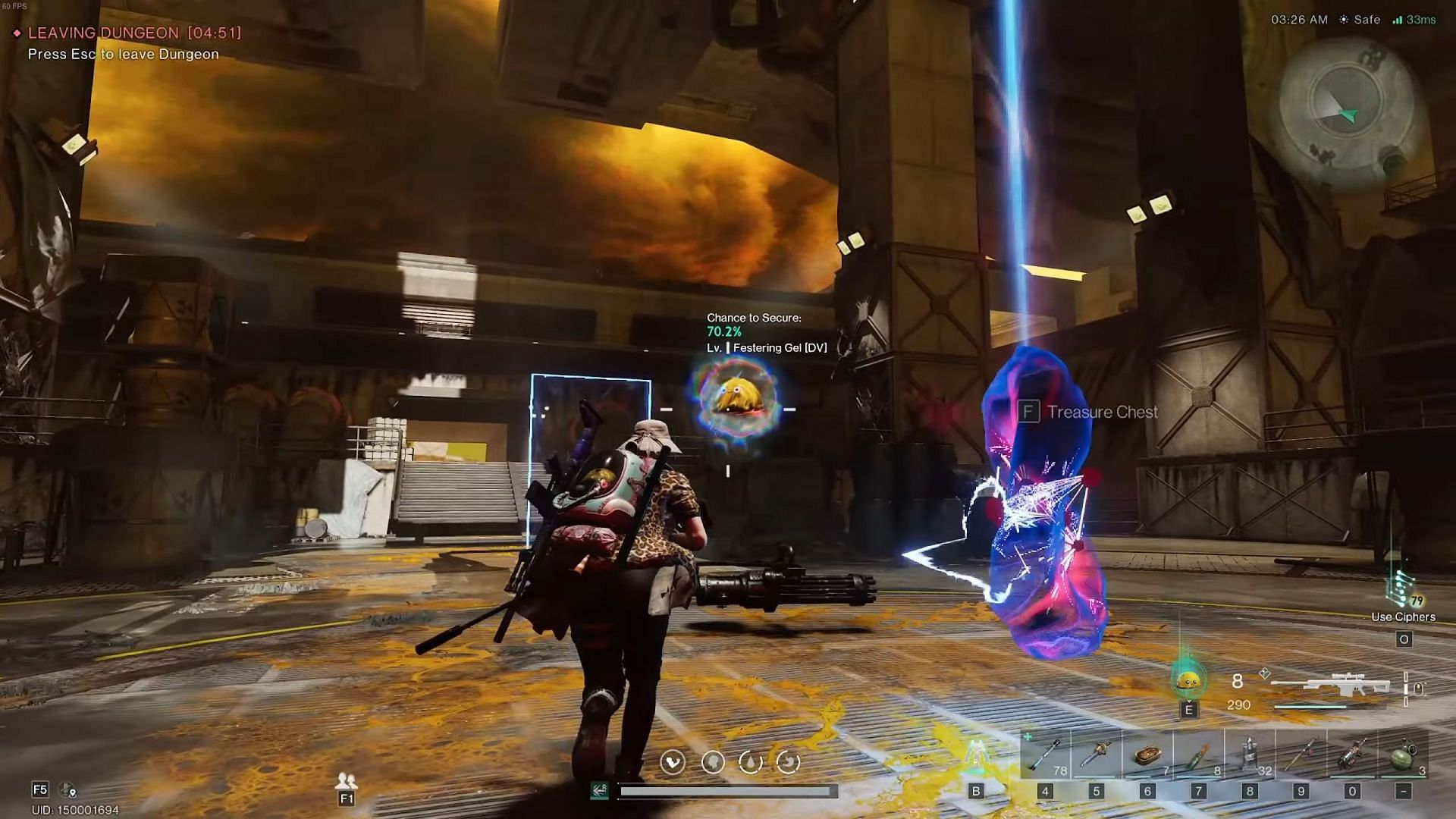The height and width of the screenshot is (819, 1456).
Task: Click the voice and location icon
Action: click(x=68, y=790)
